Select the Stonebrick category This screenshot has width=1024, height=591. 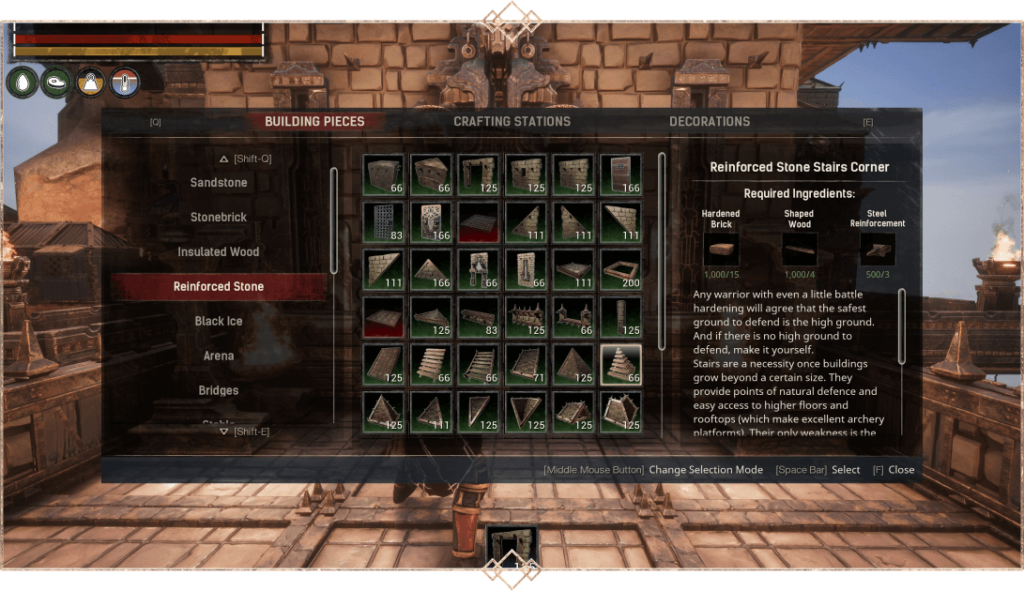[219, 217]
